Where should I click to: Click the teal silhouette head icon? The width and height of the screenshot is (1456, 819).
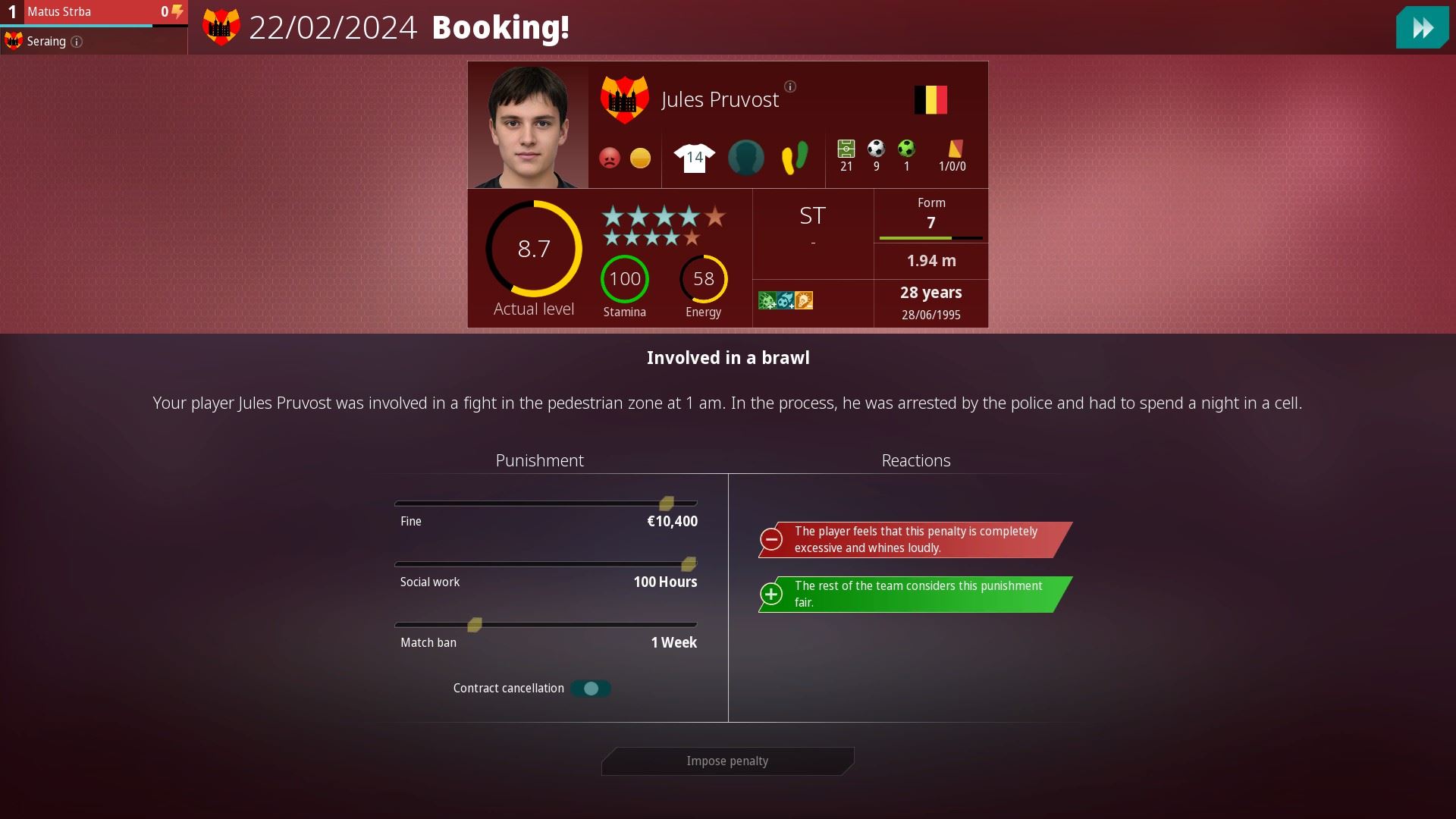click(745, 158)
